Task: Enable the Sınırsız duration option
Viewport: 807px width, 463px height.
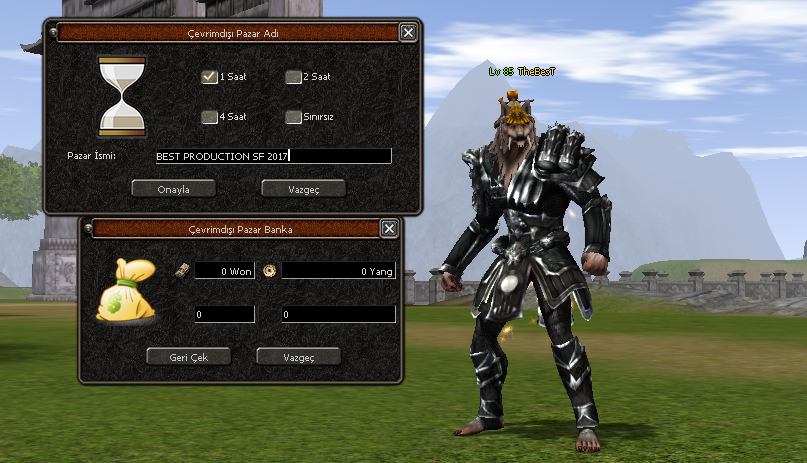Action: pyautogui.click(x=292, y=116)
